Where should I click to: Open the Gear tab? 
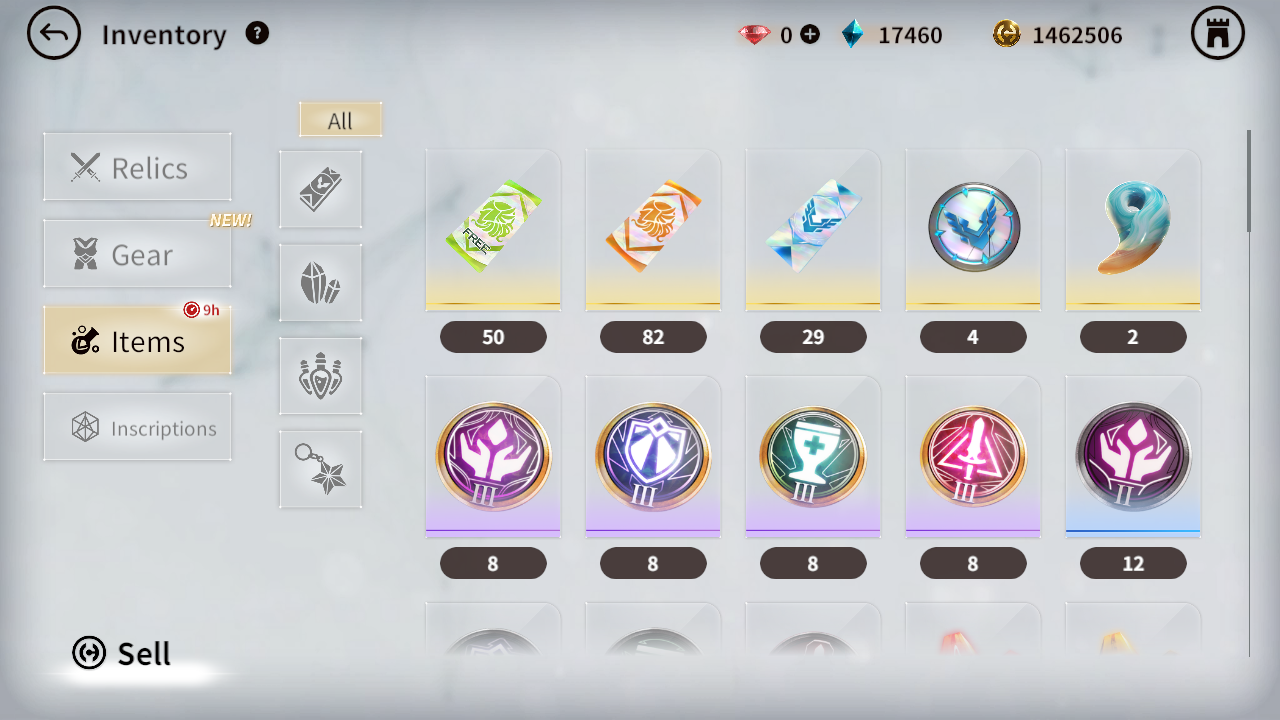(x=137, y=254)
